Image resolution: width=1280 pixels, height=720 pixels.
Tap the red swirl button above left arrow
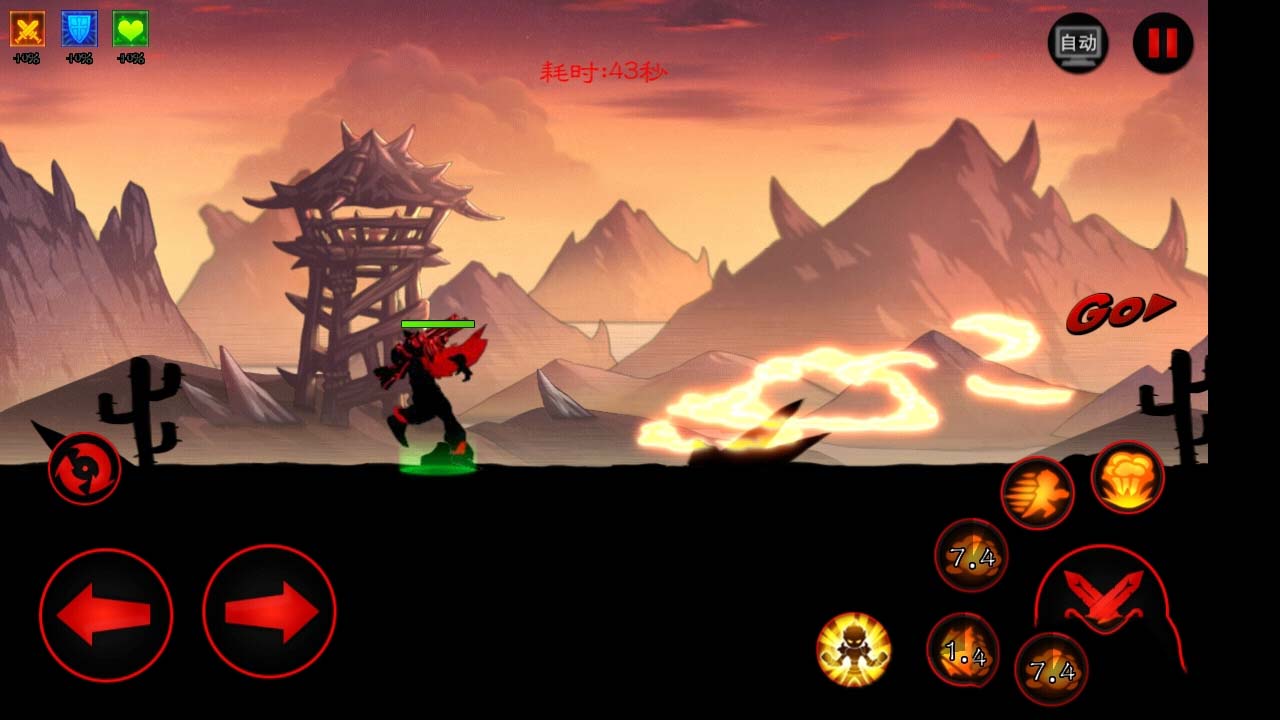(85, 468)
